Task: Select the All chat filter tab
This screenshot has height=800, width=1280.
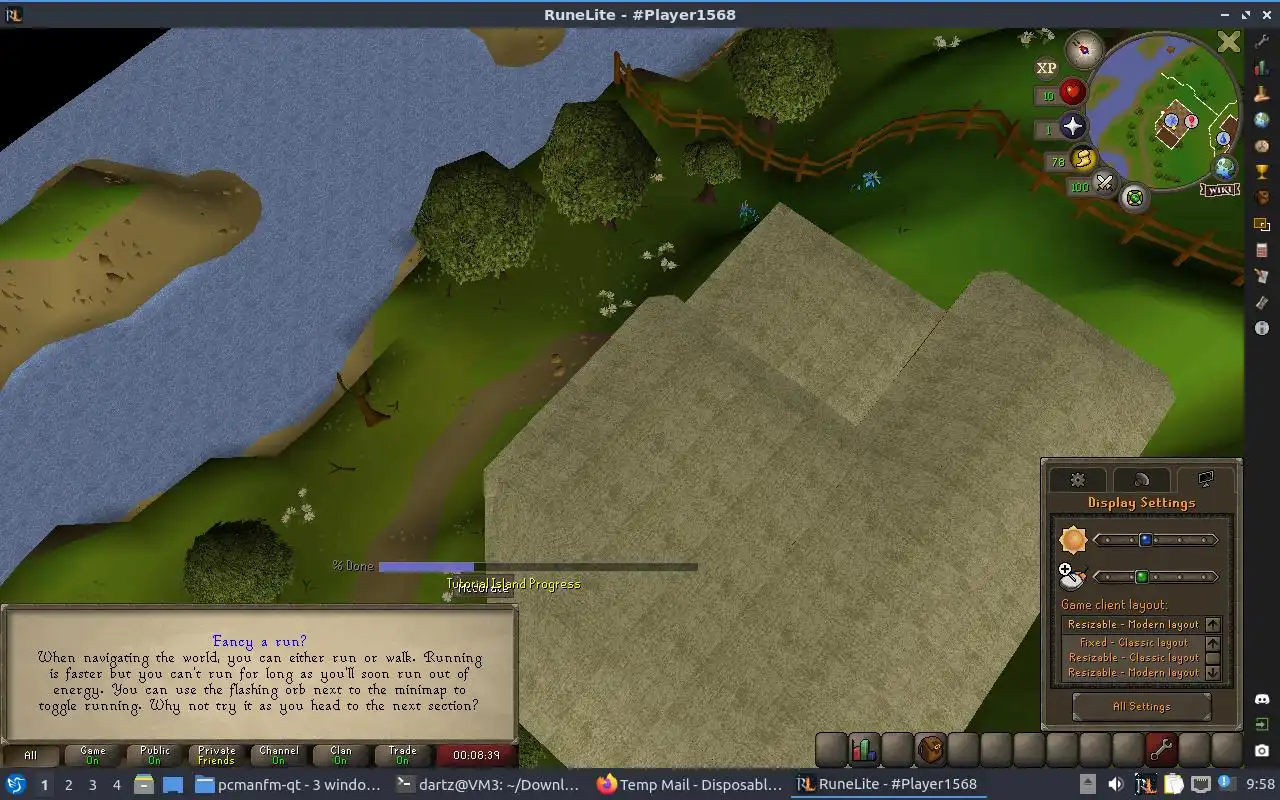Action: click(x=30, y=755)
